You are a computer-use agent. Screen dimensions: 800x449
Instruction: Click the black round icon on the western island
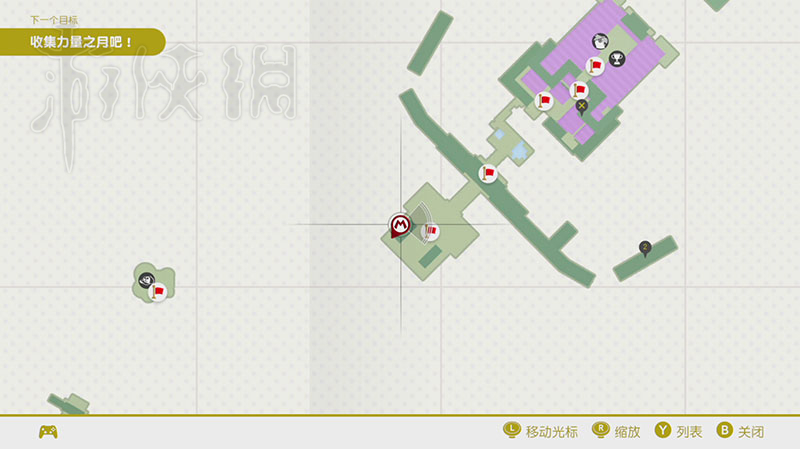pos(147,279)
